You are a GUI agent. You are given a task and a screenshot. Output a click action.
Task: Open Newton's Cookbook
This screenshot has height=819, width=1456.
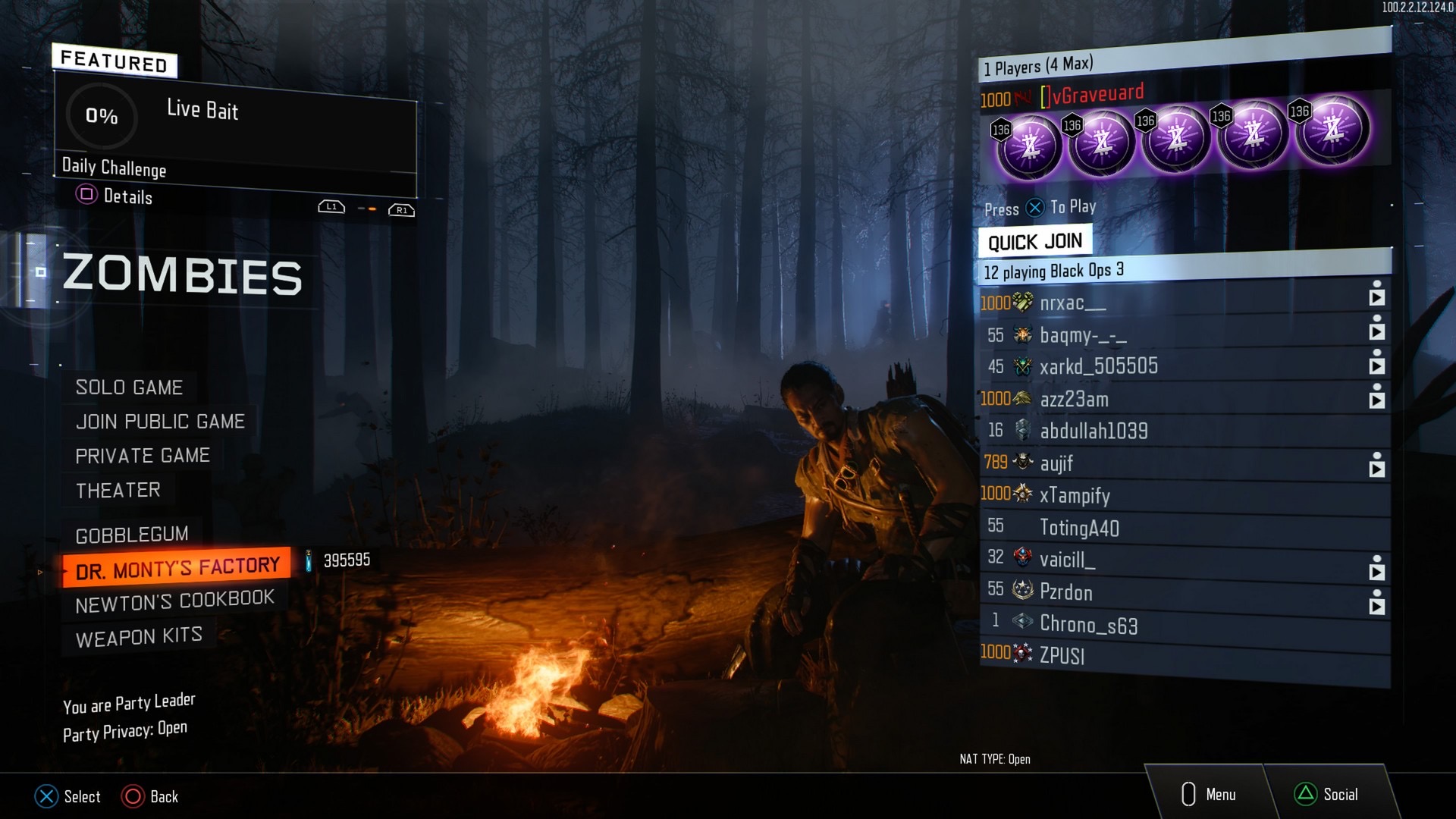(174, 601)
